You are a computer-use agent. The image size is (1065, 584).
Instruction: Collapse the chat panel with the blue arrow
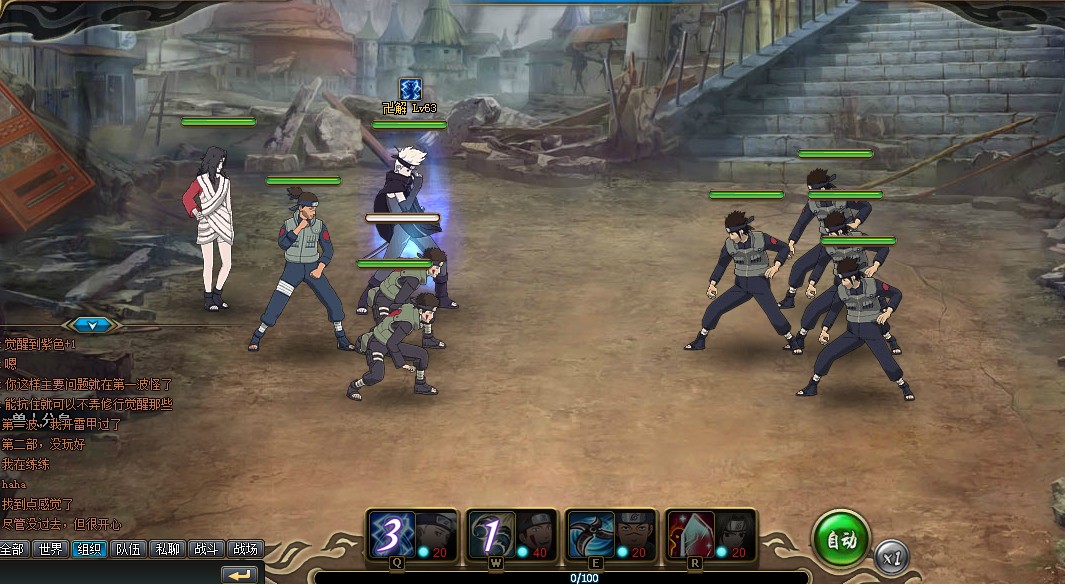click(91, 325)
